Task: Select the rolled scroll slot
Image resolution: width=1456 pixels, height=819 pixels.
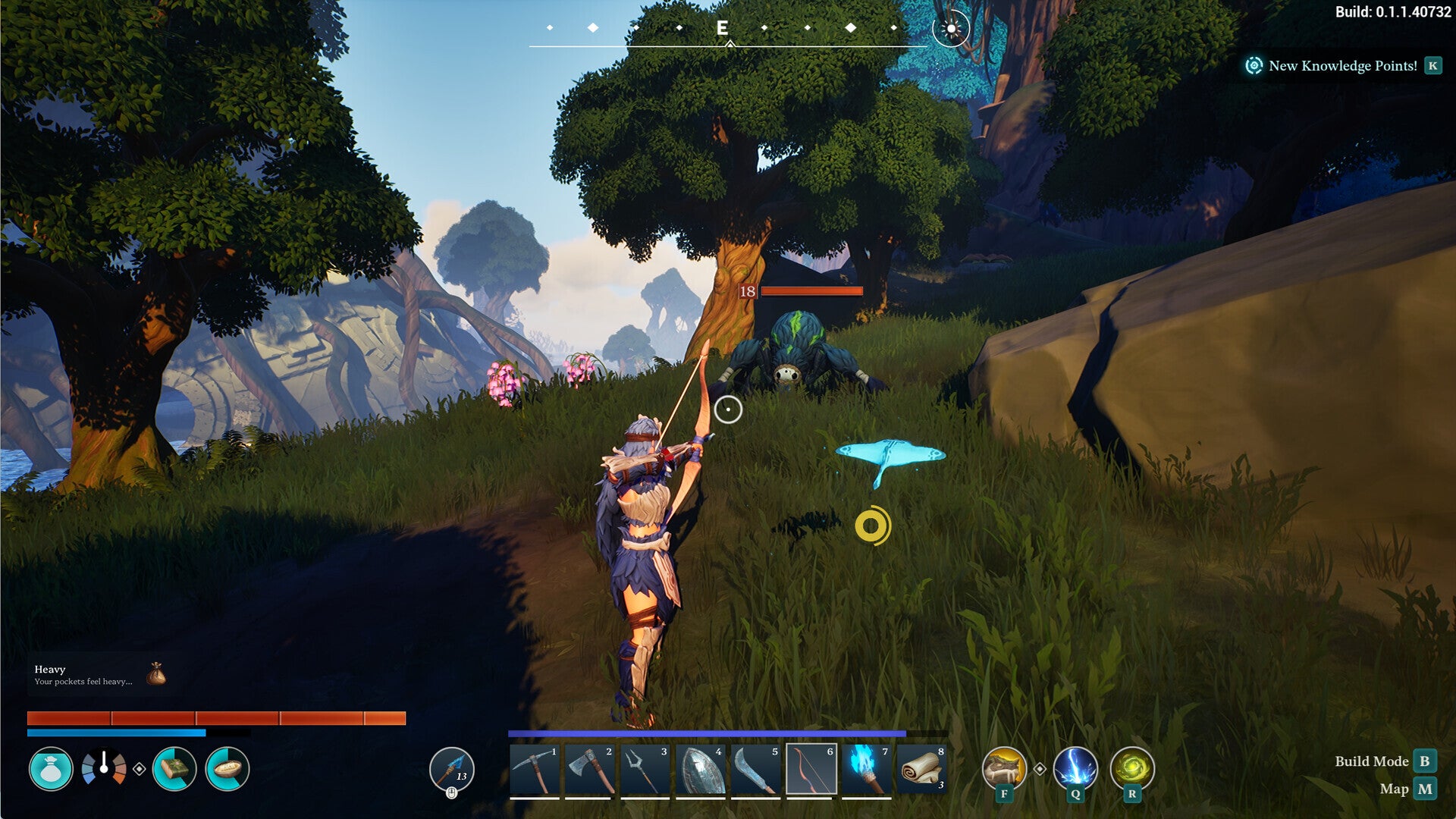Action: pos(921,770)
